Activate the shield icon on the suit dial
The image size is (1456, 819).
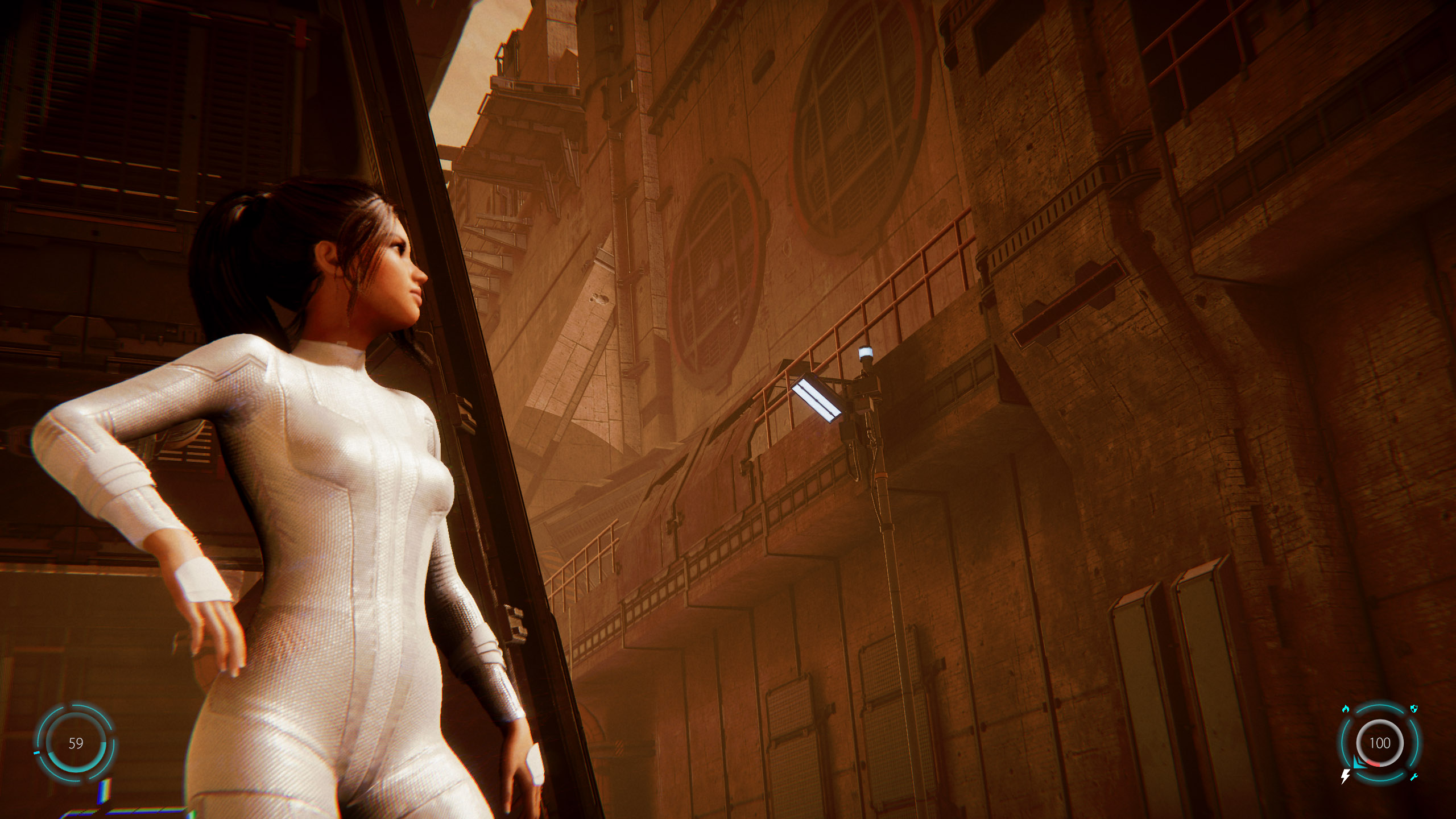1414,709
